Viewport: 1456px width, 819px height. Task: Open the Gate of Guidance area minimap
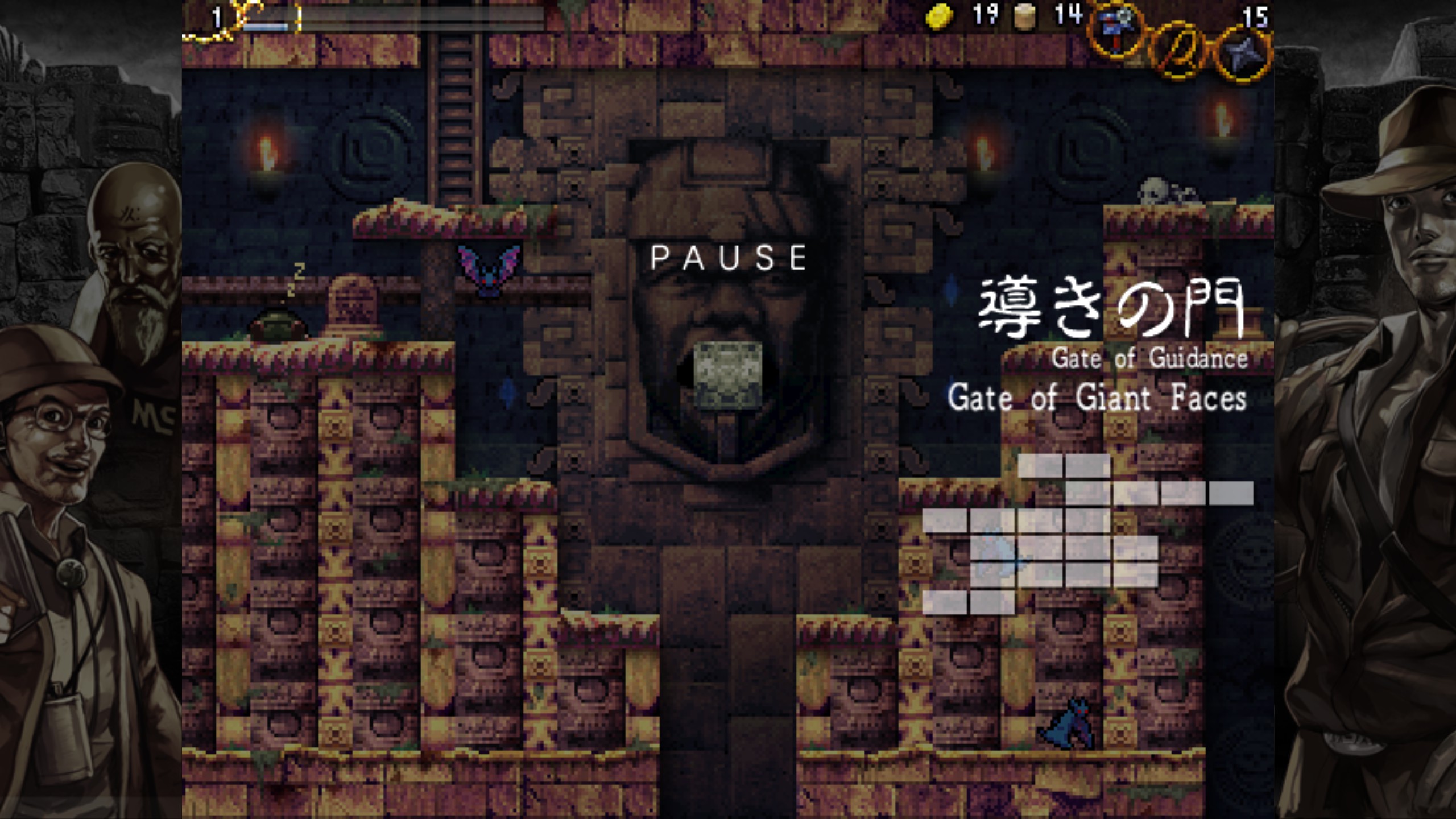click(1086, 533)
